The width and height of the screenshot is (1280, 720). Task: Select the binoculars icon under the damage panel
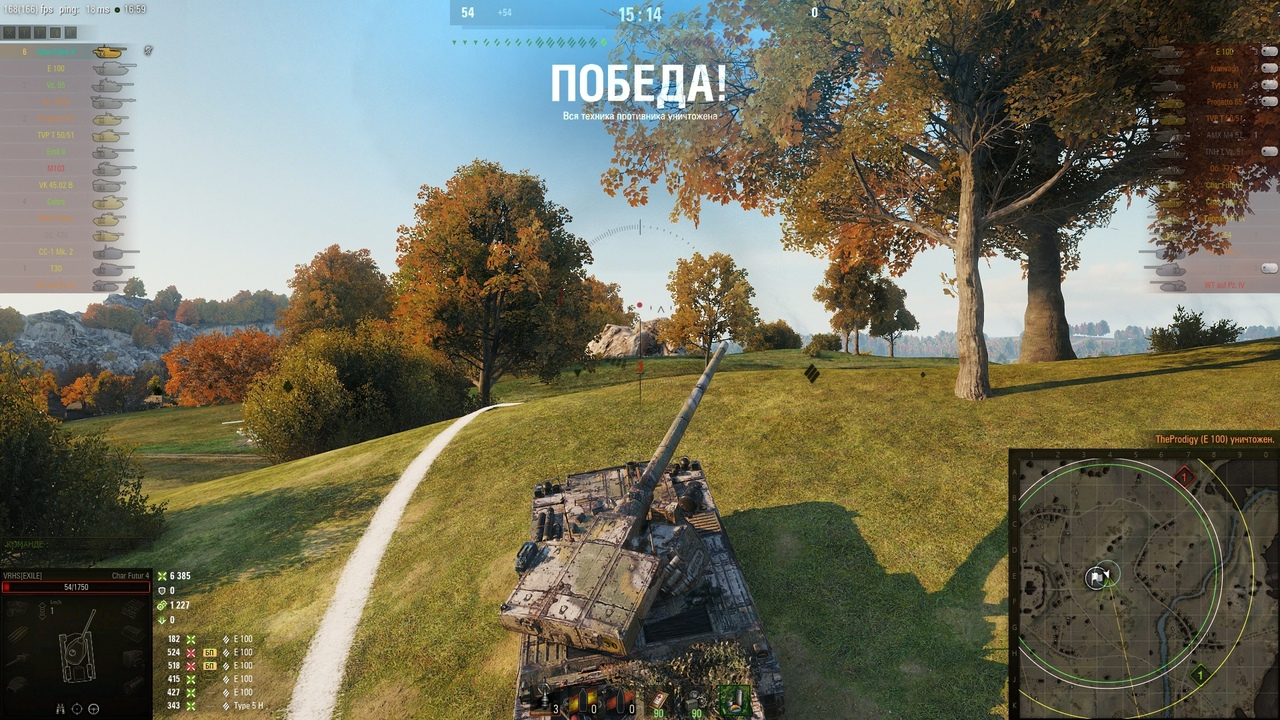tap(60, 708)
